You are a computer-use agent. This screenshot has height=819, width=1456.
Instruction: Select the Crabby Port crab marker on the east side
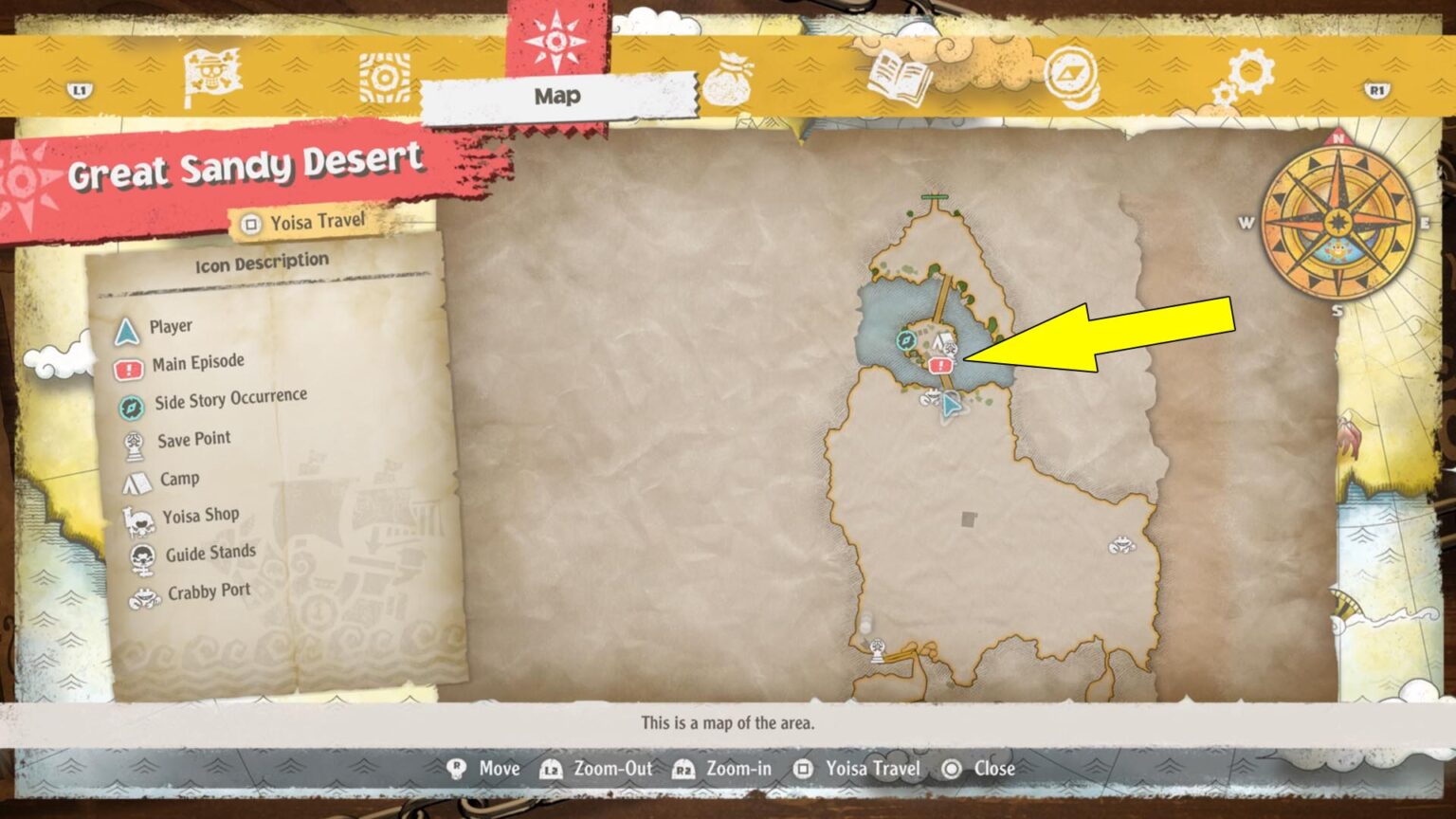1121,546
